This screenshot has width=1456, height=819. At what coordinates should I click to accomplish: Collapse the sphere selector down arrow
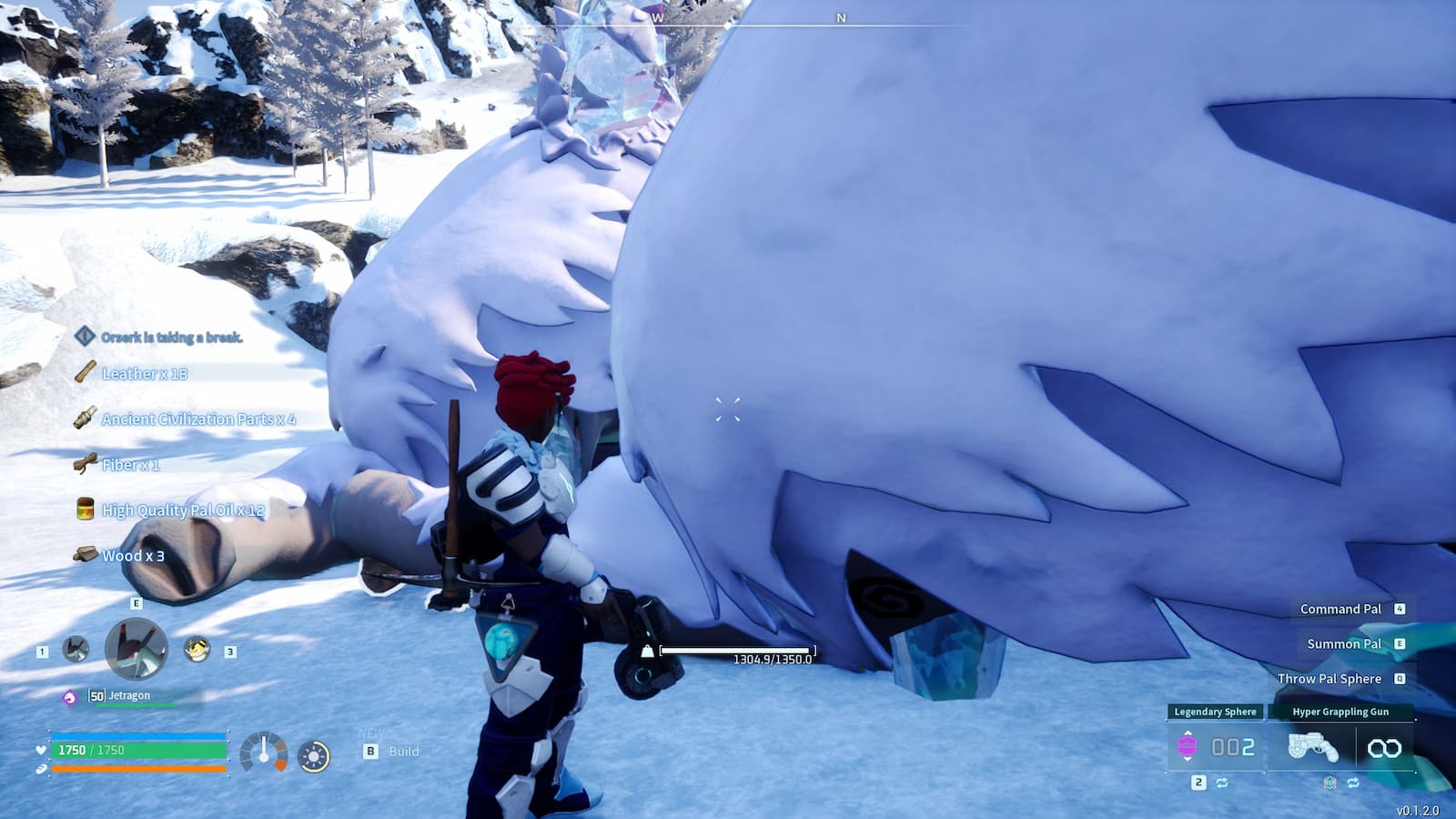tap(1188, 761)
